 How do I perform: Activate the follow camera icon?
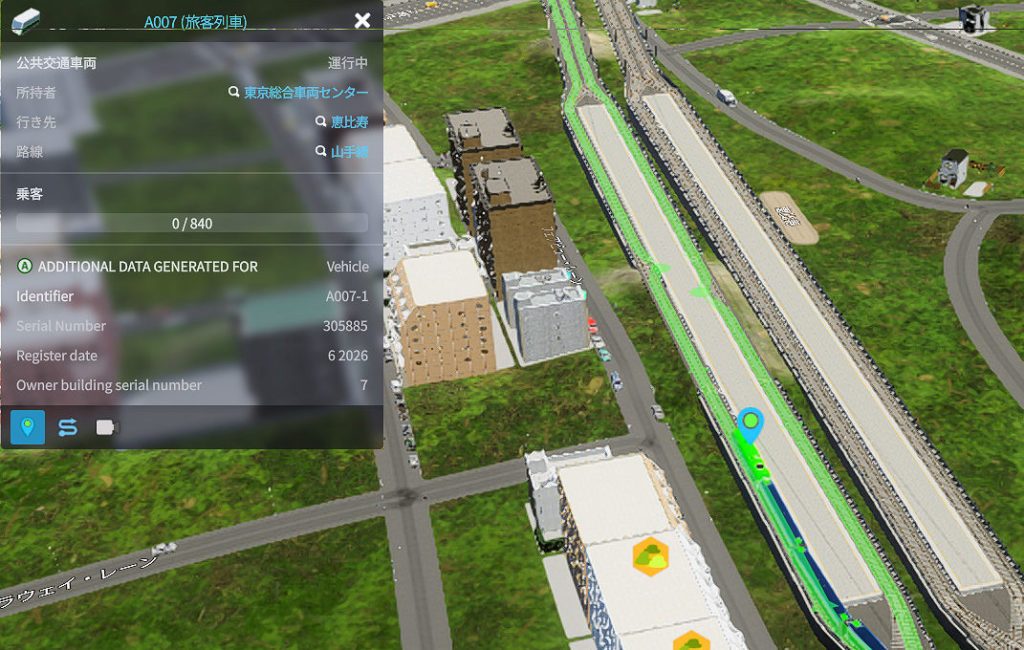tap(106, 427)
